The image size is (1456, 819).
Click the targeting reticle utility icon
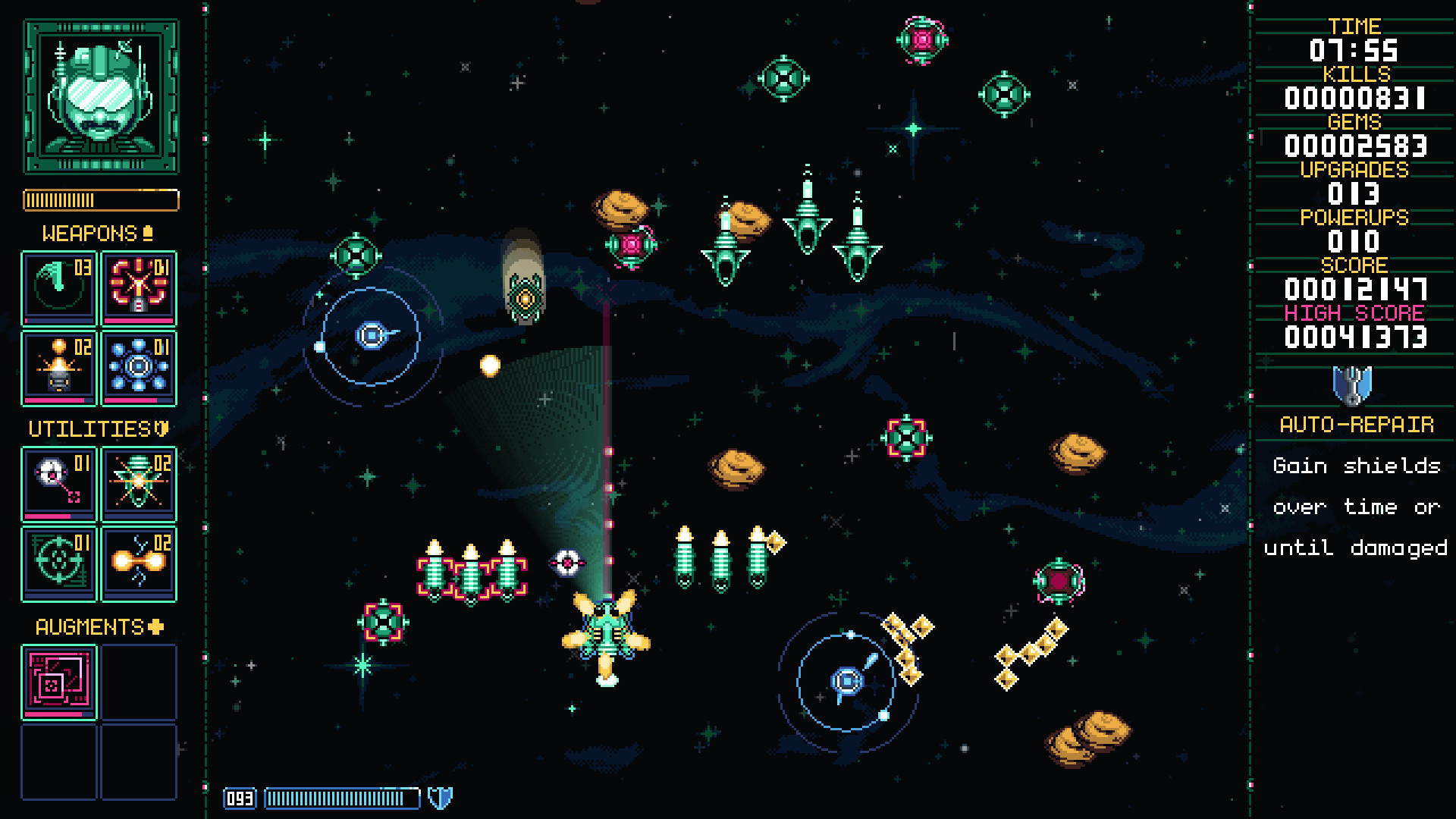[x=58, y=563]
